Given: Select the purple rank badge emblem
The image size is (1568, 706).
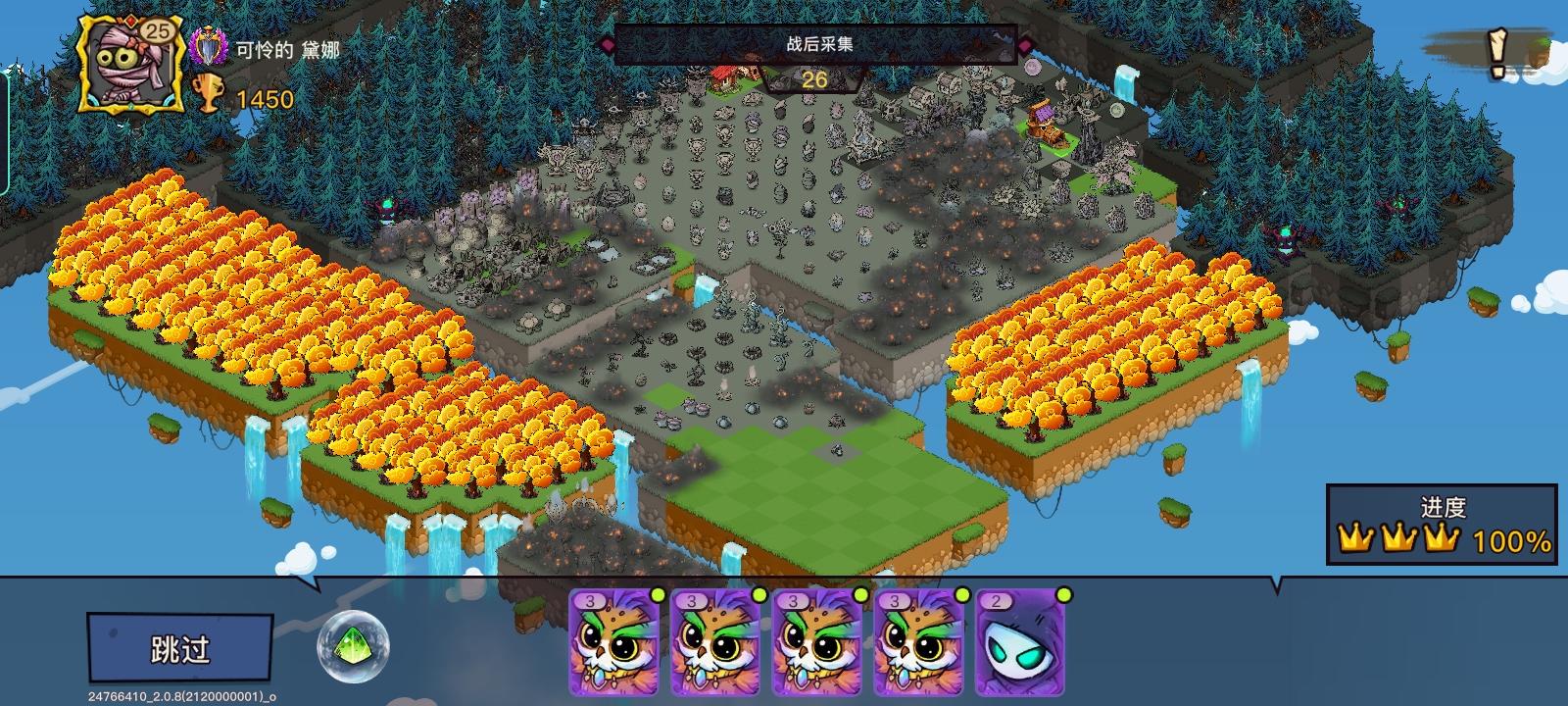Looking at the screenshot, I should pyautogui.click(x=209, y=44).
